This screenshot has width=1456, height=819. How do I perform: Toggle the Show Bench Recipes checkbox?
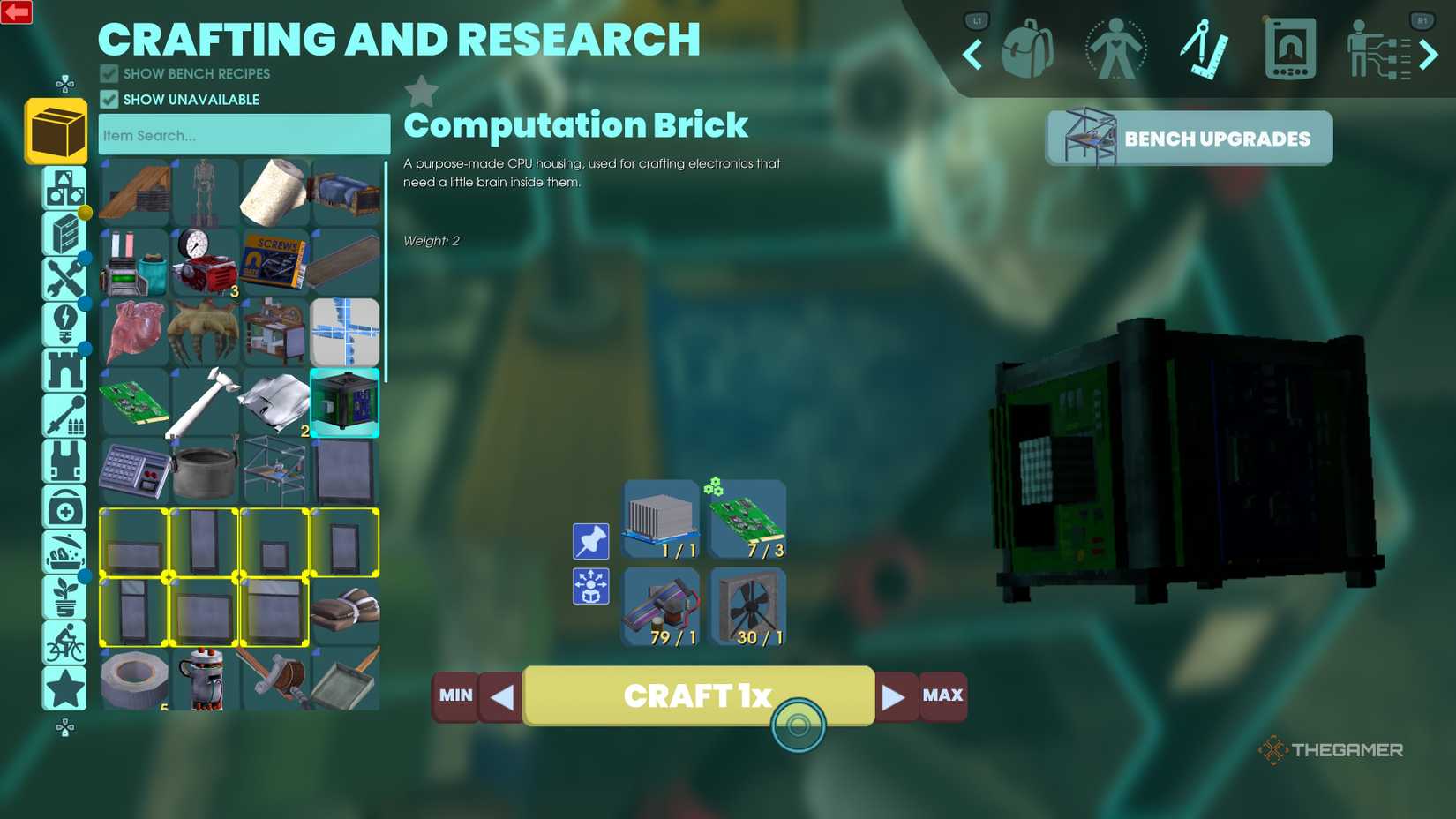109,73
